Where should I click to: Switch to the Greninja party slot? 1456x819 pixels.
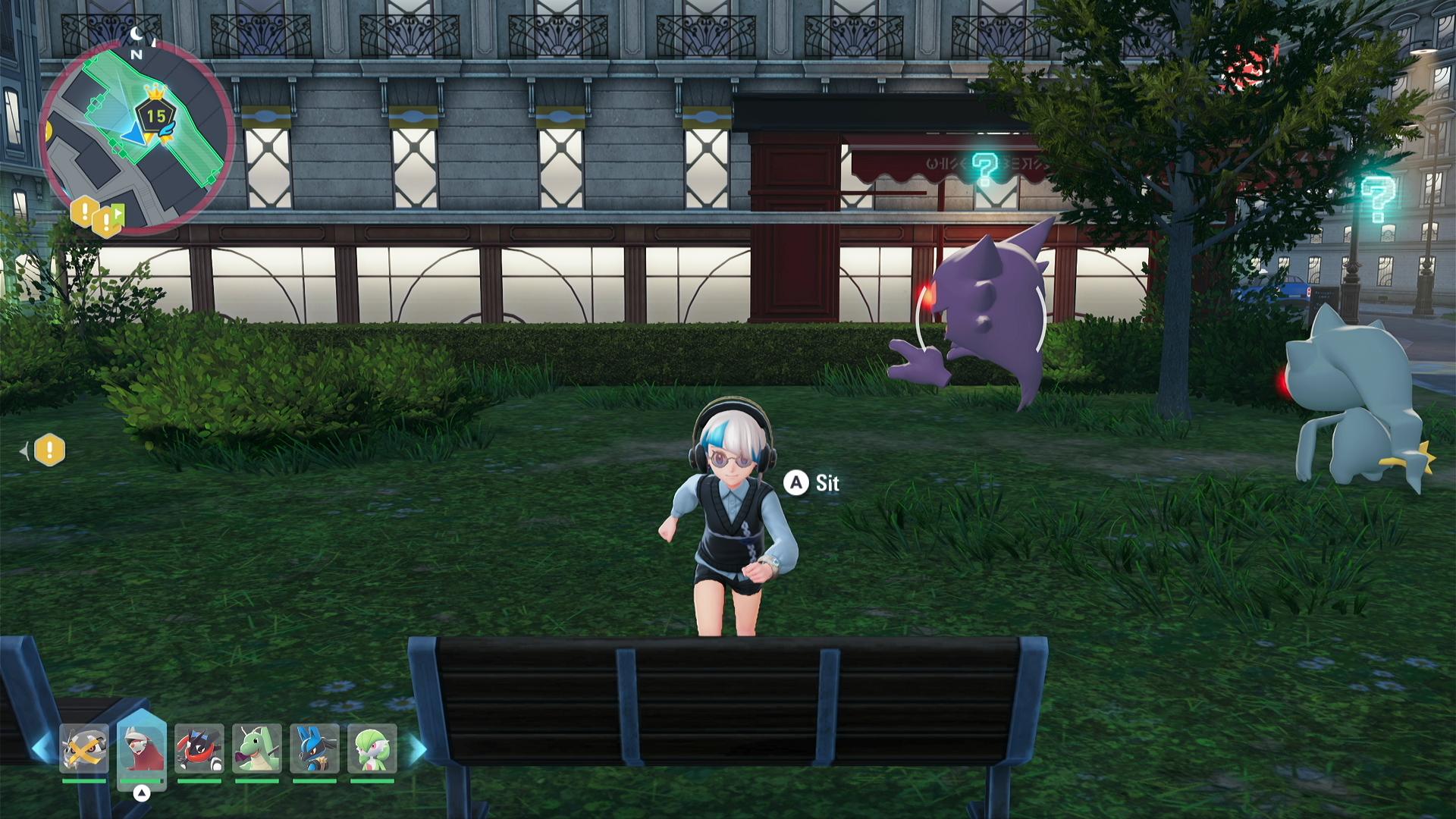tap(199, 748)
